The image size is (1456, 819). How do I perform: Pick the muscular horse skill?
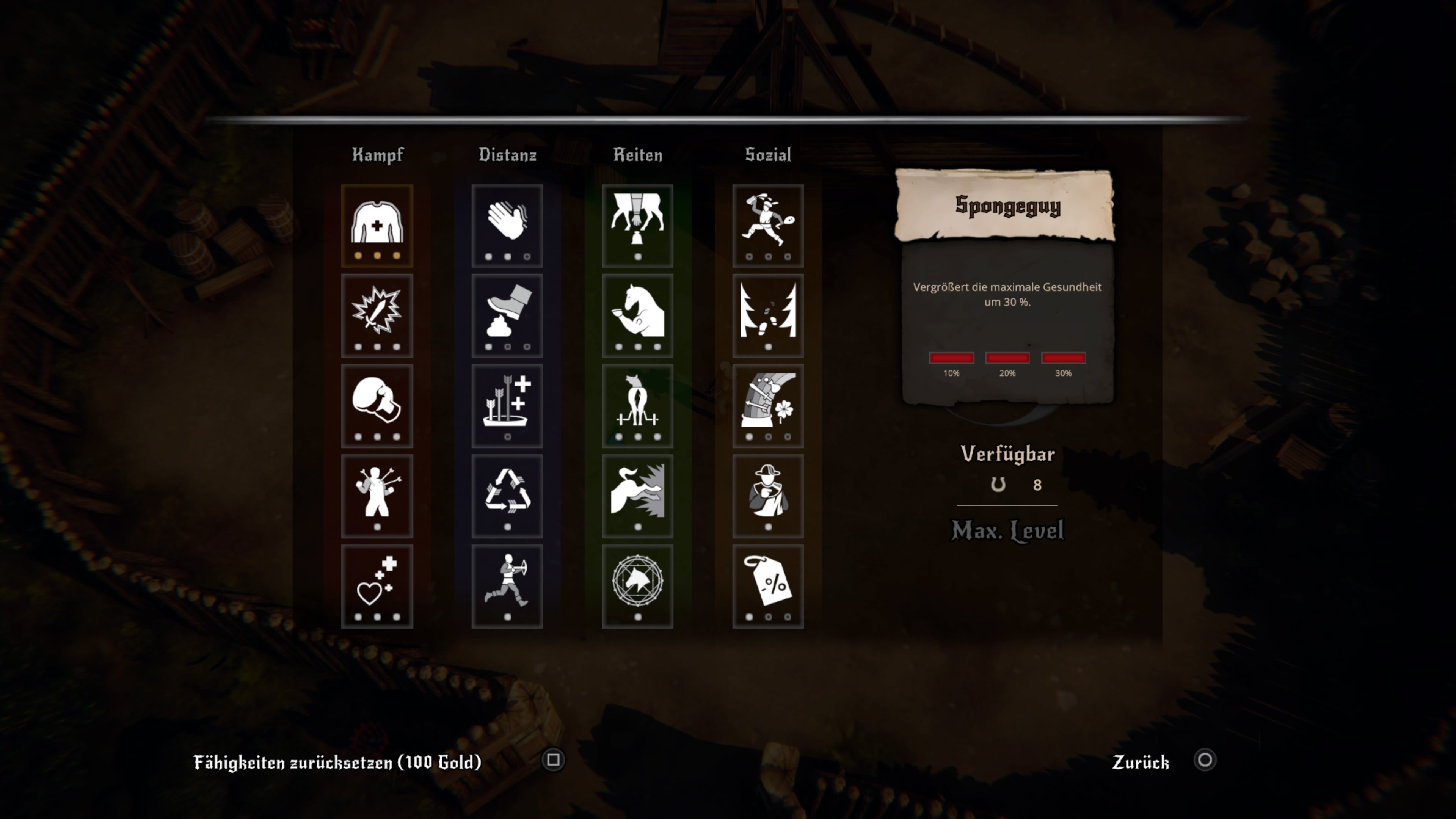637,315
